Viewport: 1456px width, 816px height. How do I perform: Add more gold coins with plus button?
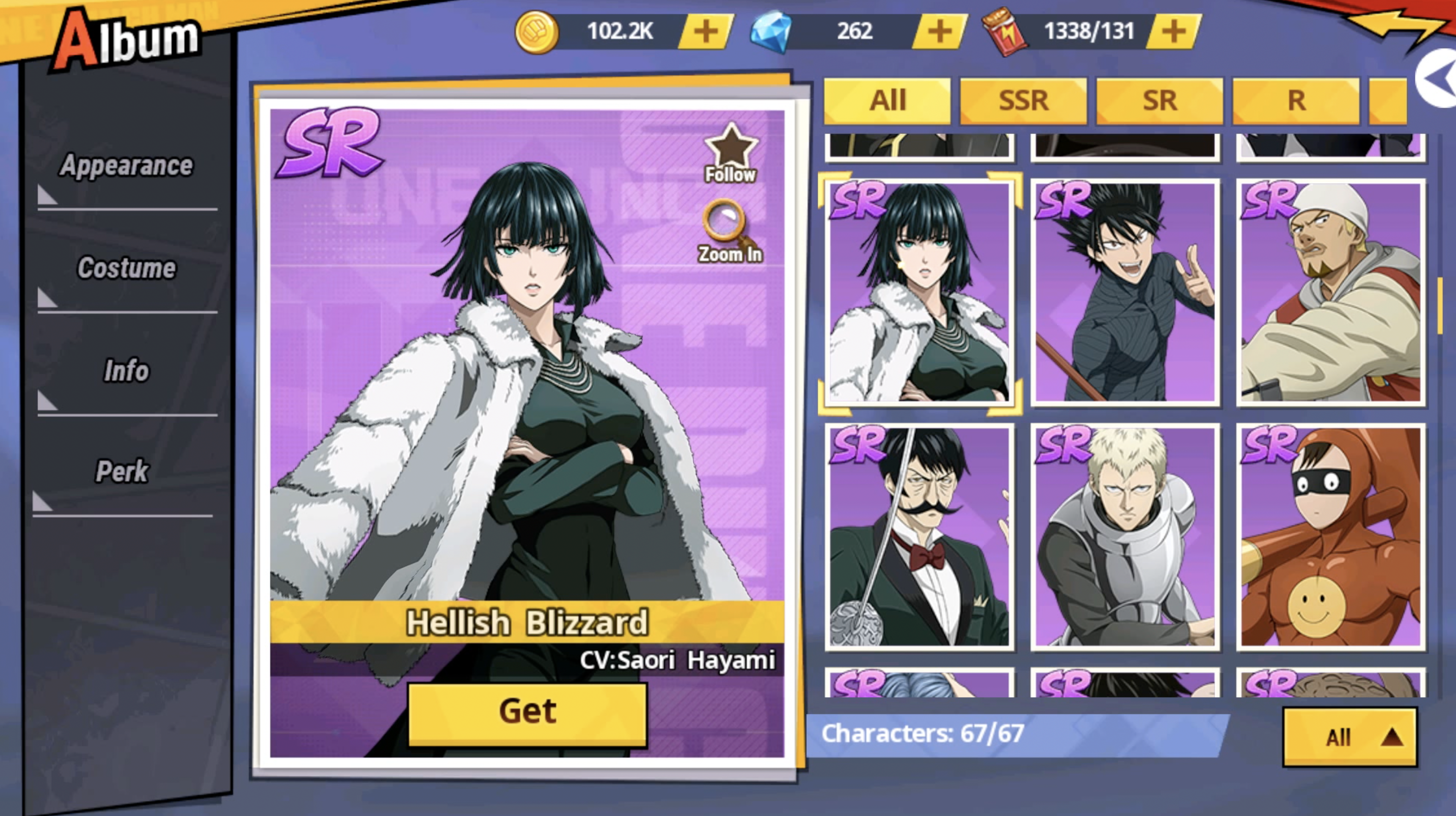pos(706,31)
